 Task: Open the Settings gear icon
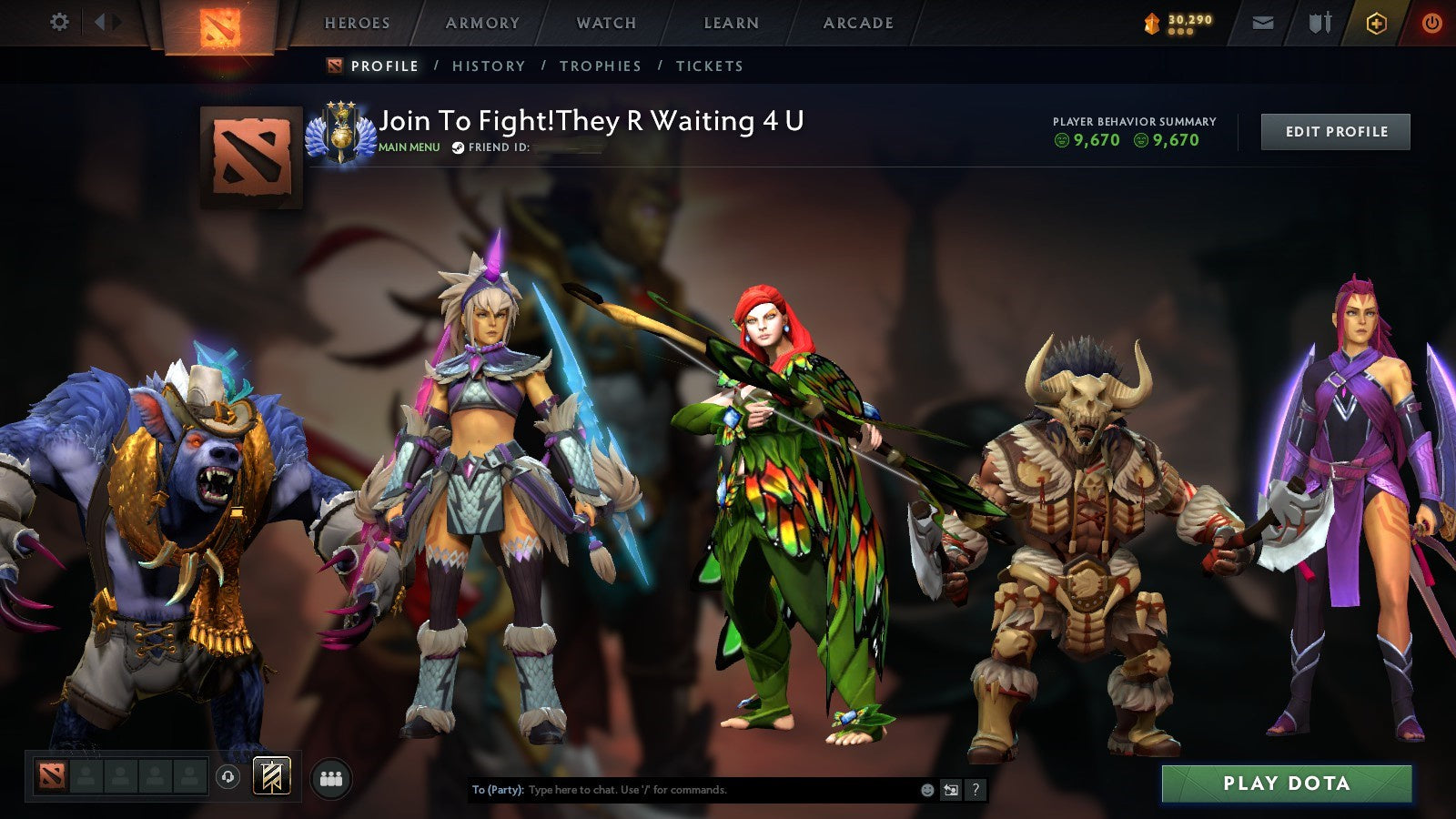(x=60, y=22)
